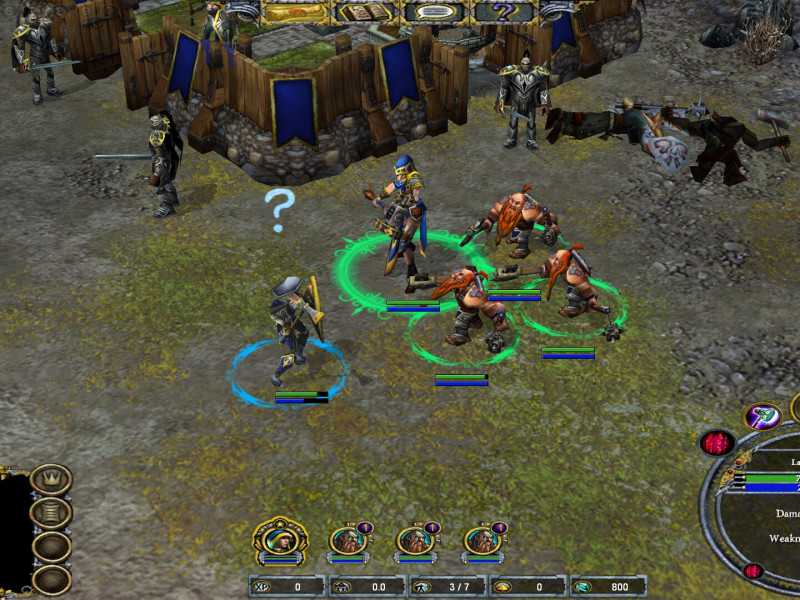Select the hero standing in blue circle
800x600 pixels.
click(x=292, y=330)
